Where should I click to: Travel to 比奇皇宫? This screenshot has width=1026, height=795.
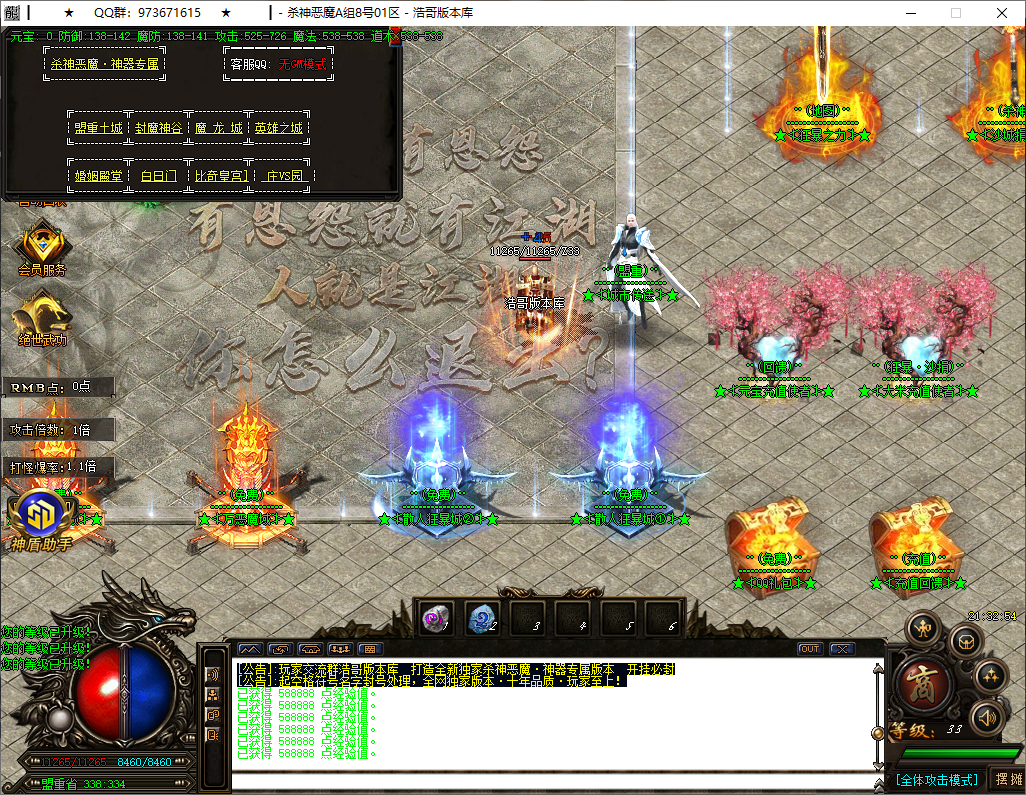(x=220, y=176)
